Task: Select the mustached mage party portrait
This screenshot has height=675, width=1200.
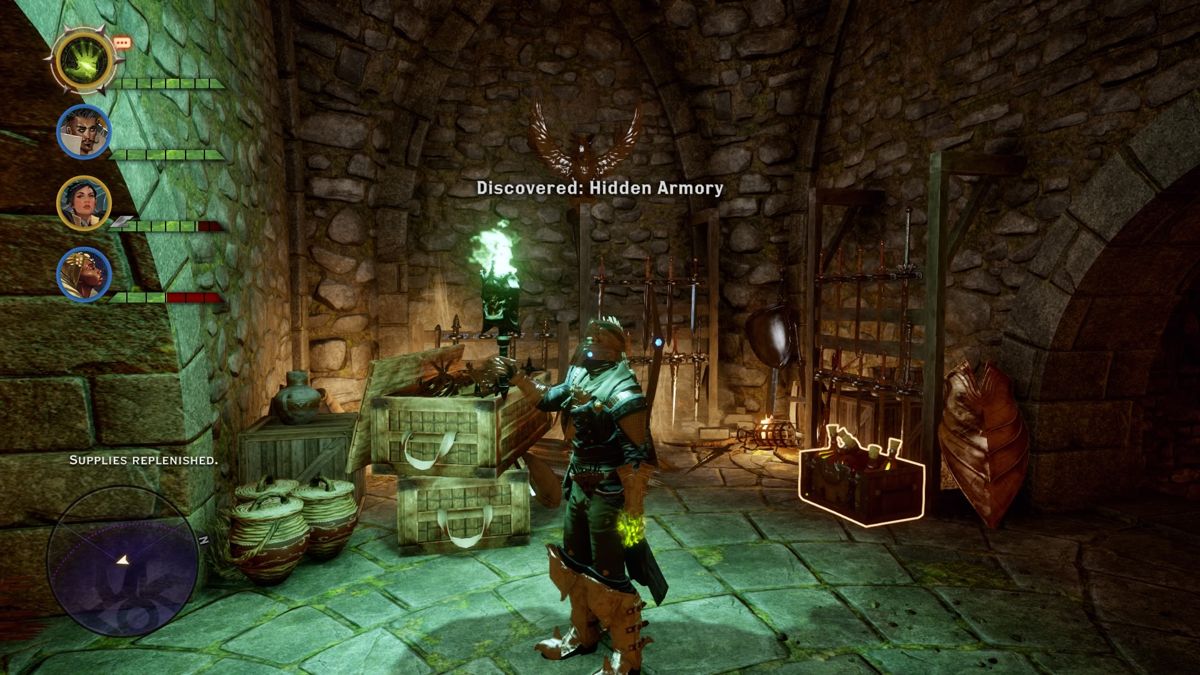Action: click(83, 131)
